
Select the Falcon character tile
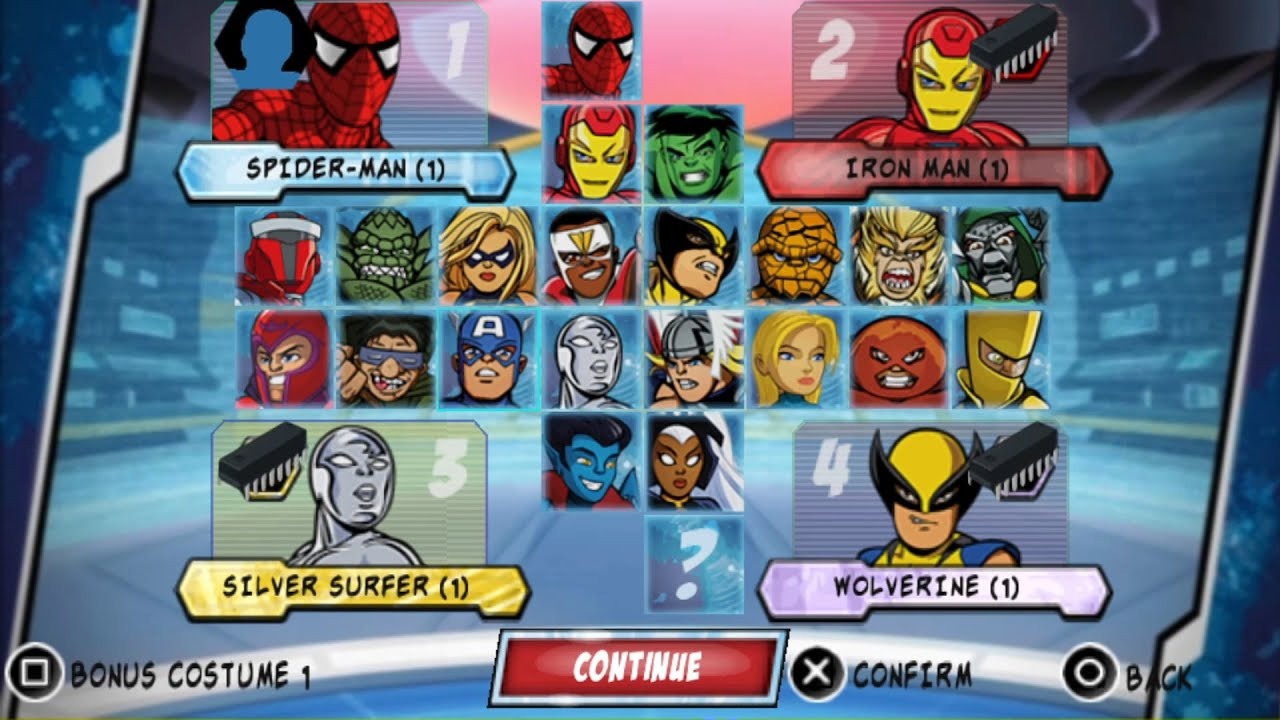pyautogui.click(x=591, y=256)
